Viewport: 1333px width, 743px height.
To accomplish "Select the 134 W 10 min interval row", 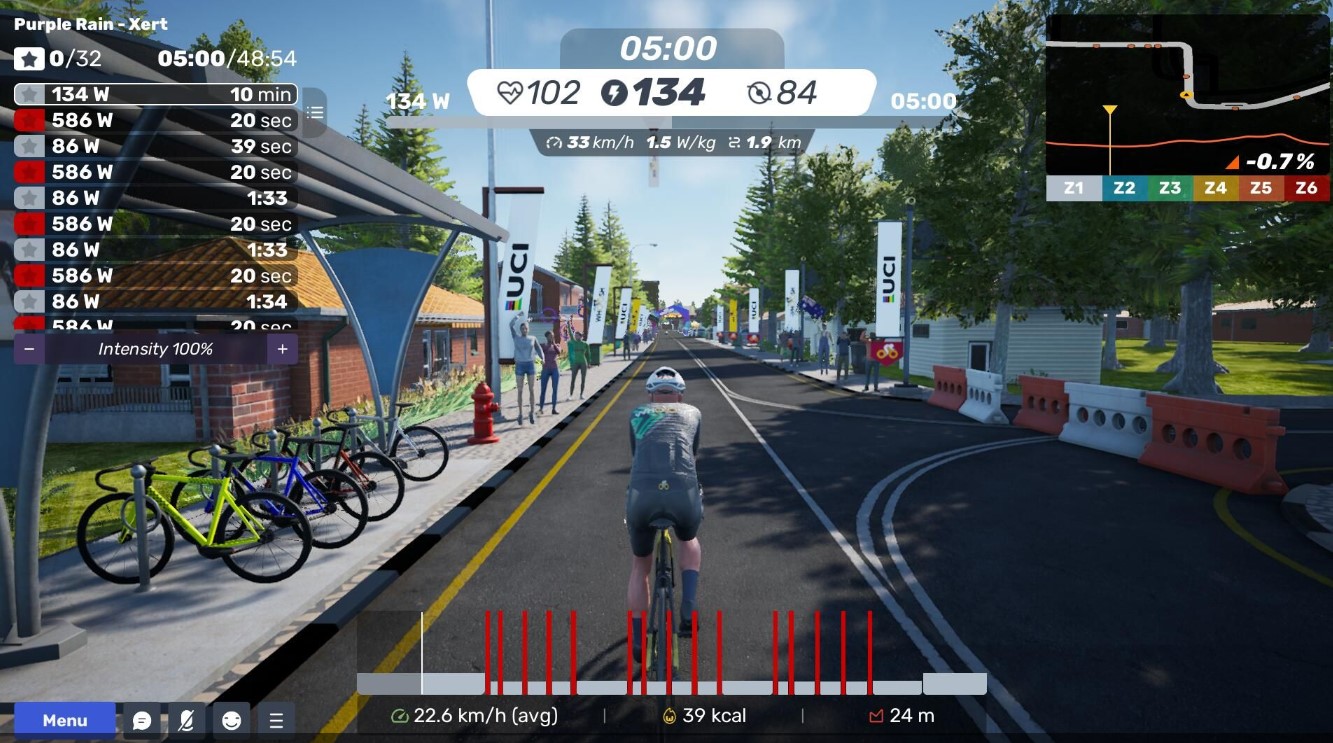I will [x=155, y=95].
